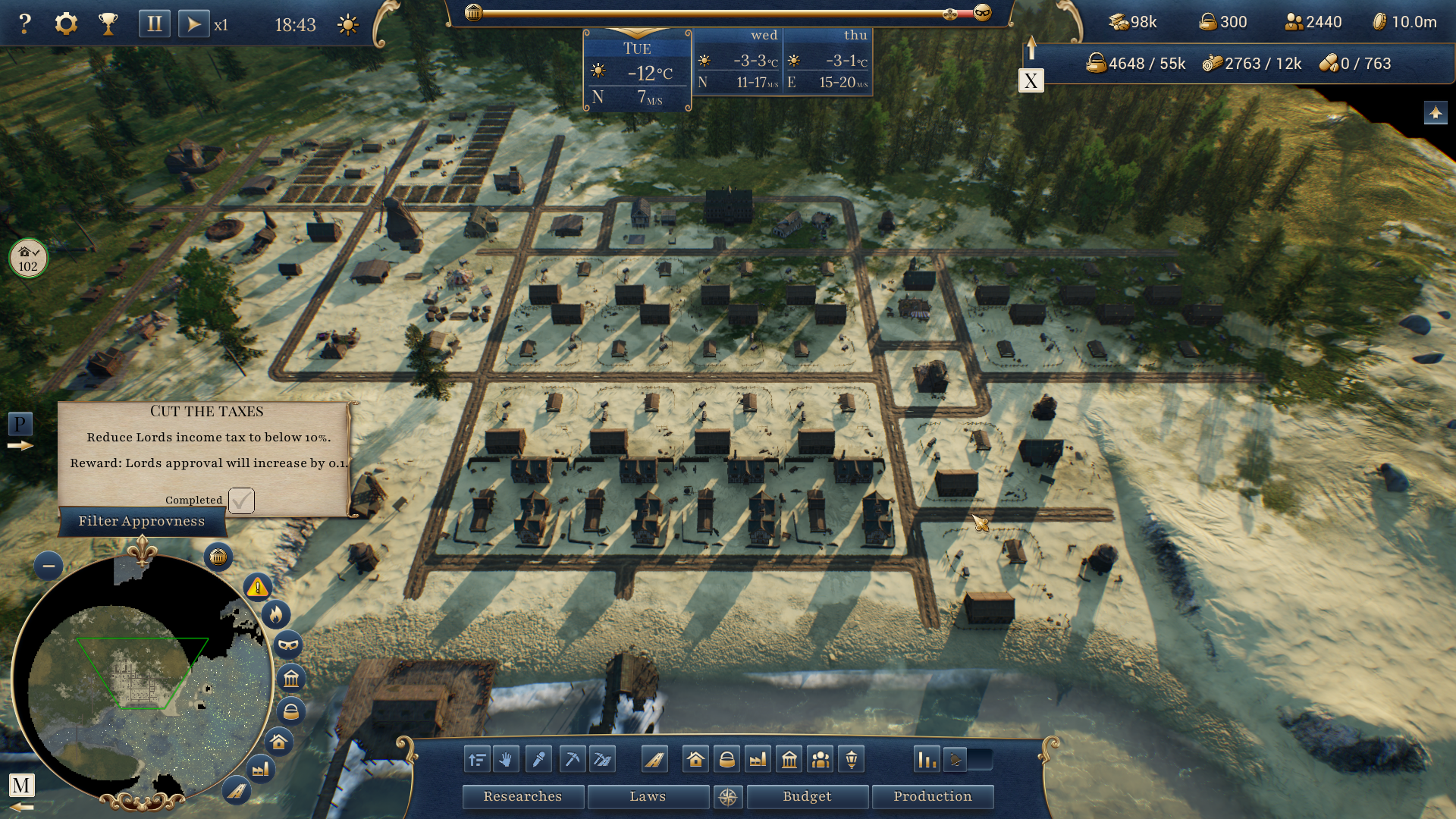This screenshot has width=1456, height=819.
Task: Click the Filter Approvness button
Action: [x=142, y=522]
